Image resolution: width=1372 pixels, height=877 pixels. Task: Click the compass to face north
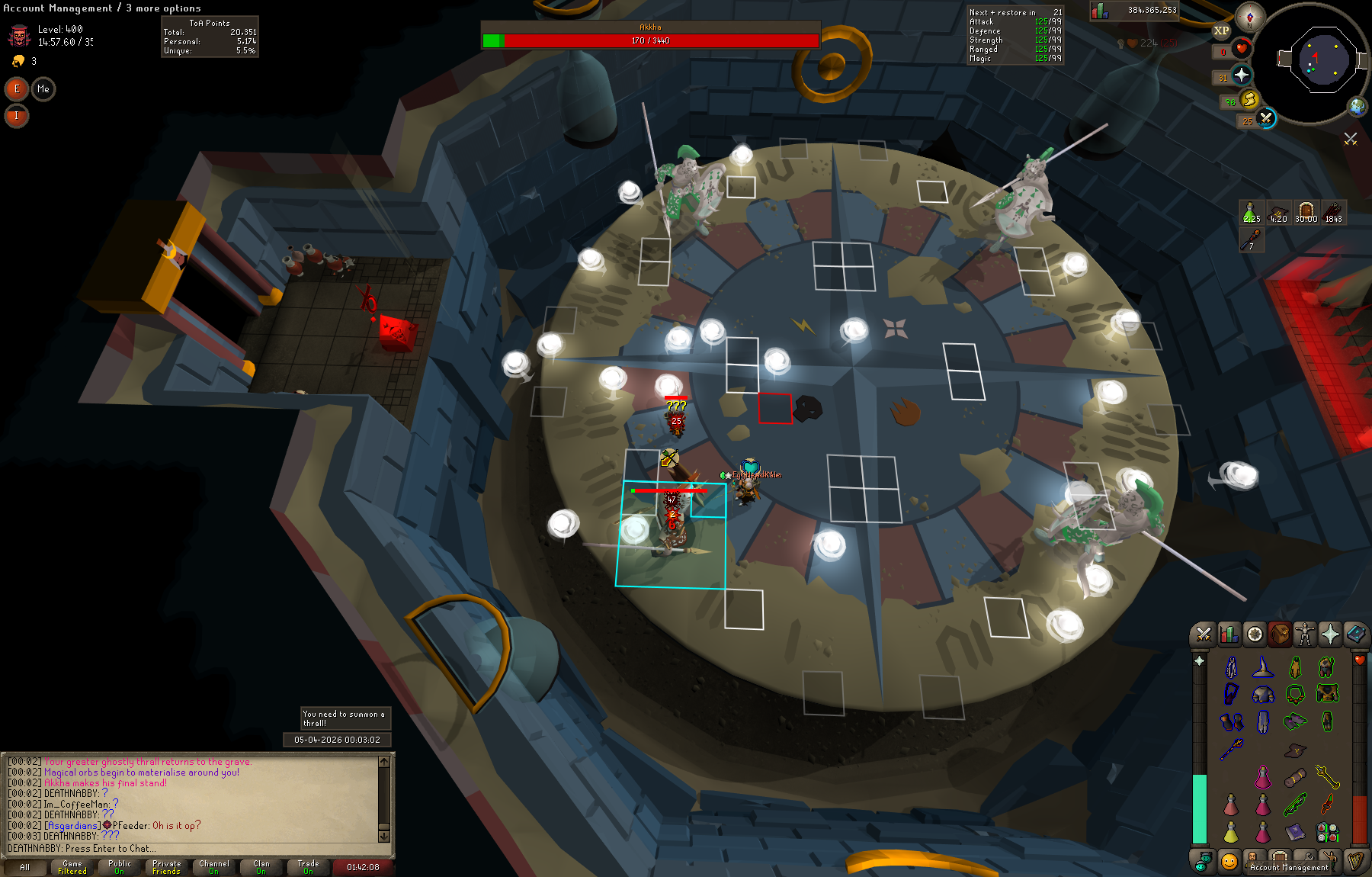pyautogui.click(x=1250, y=17)
